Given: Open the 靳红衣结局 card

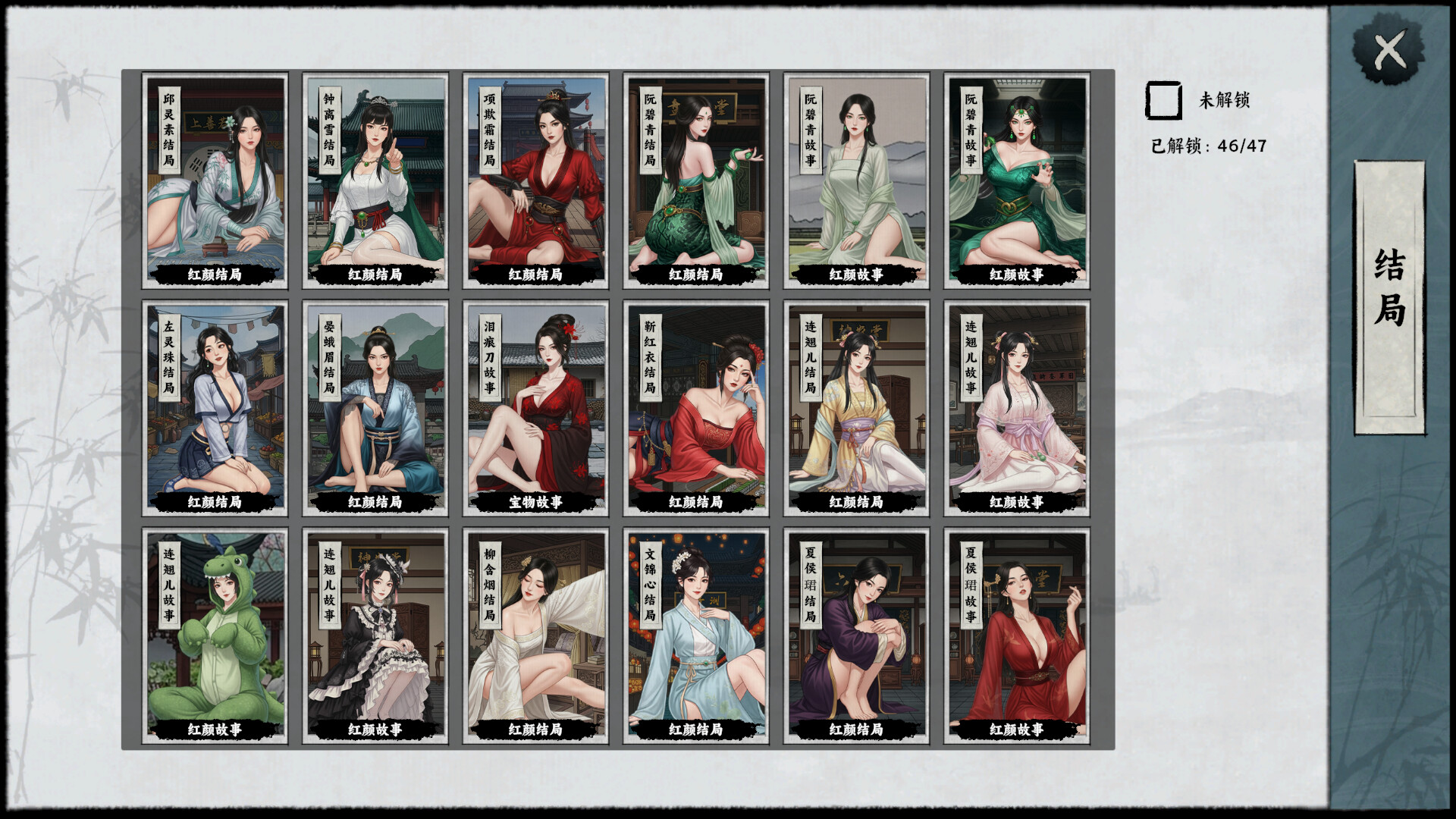Looking at the screenshot, I should (x=696, y=408).
